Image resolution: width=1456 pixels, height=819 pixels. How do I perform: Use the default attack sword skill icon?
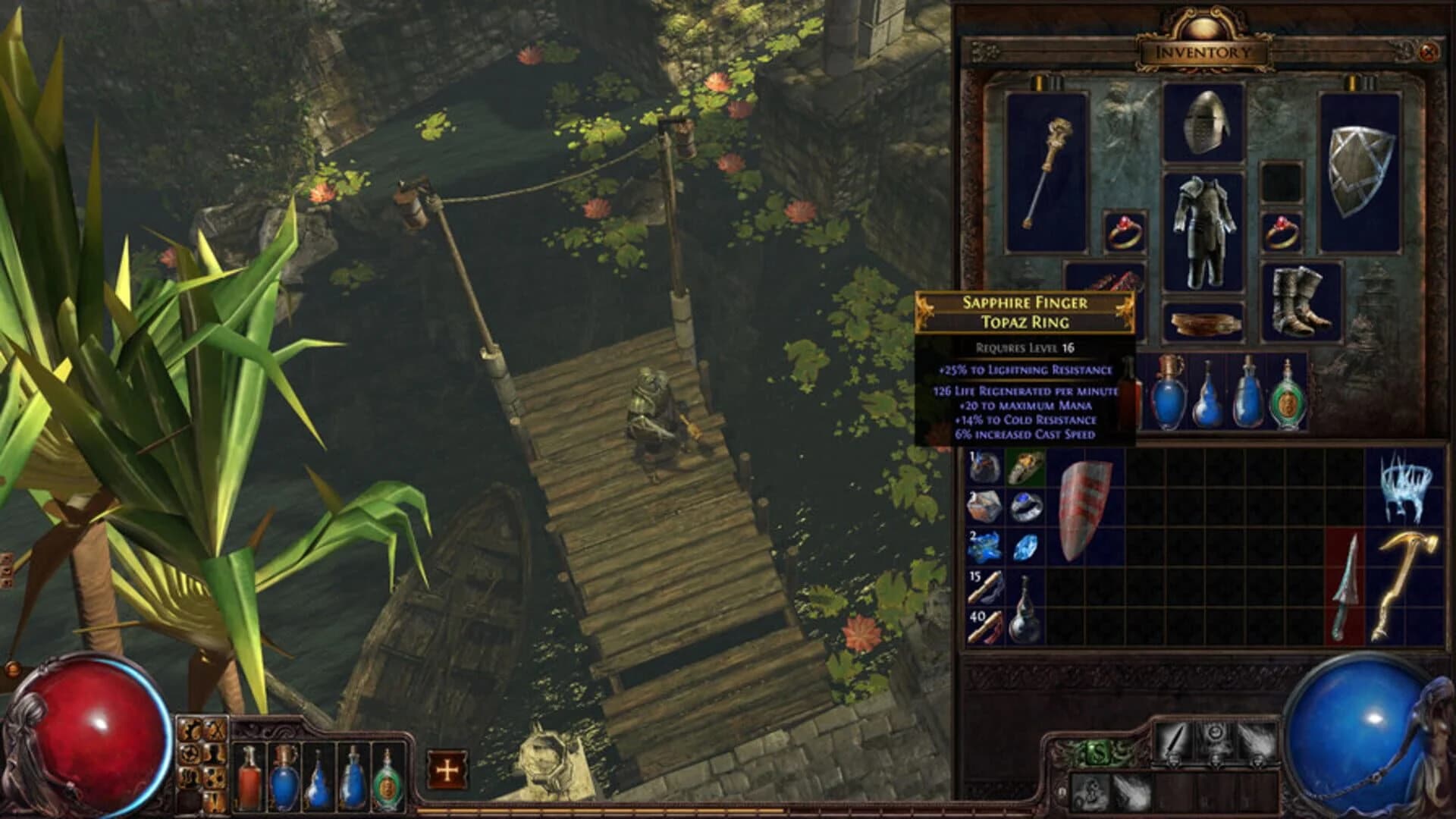(x=1175, y=740)
